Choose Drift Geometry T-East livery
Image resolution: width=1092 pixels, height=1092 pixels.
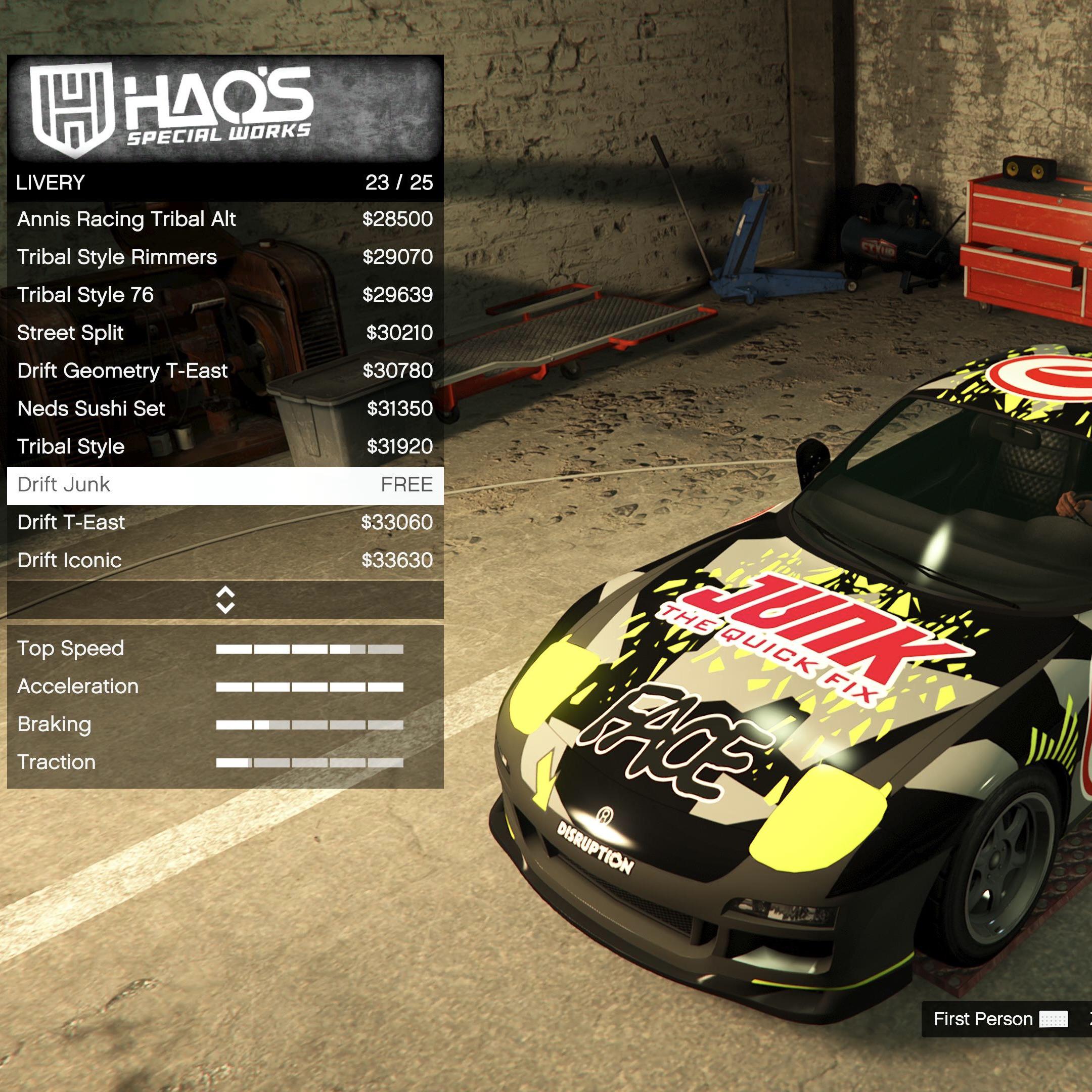coord(225,371)
